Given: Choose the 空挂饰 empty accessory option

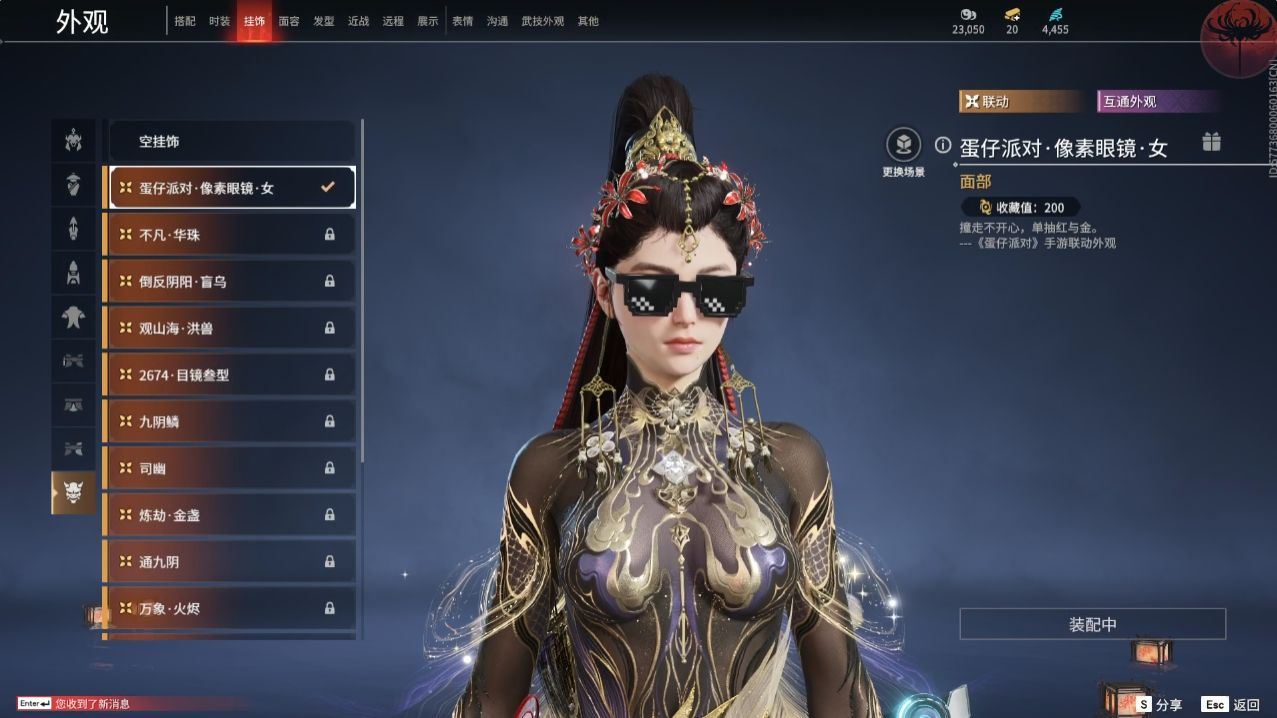Looking at the screenshot, I should (232, 142).
